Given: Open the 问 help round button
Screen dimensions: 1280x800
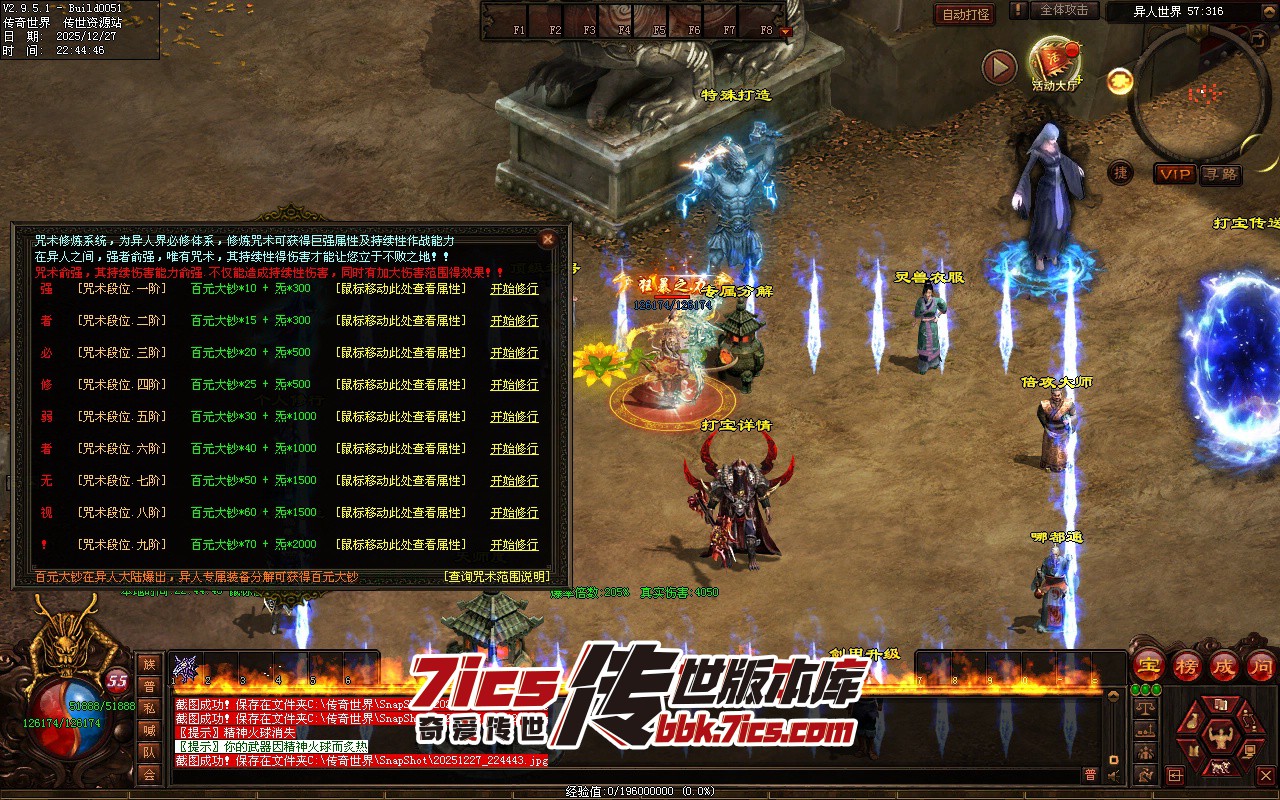Looking at the screenshot, I should tap(1261, 664).
